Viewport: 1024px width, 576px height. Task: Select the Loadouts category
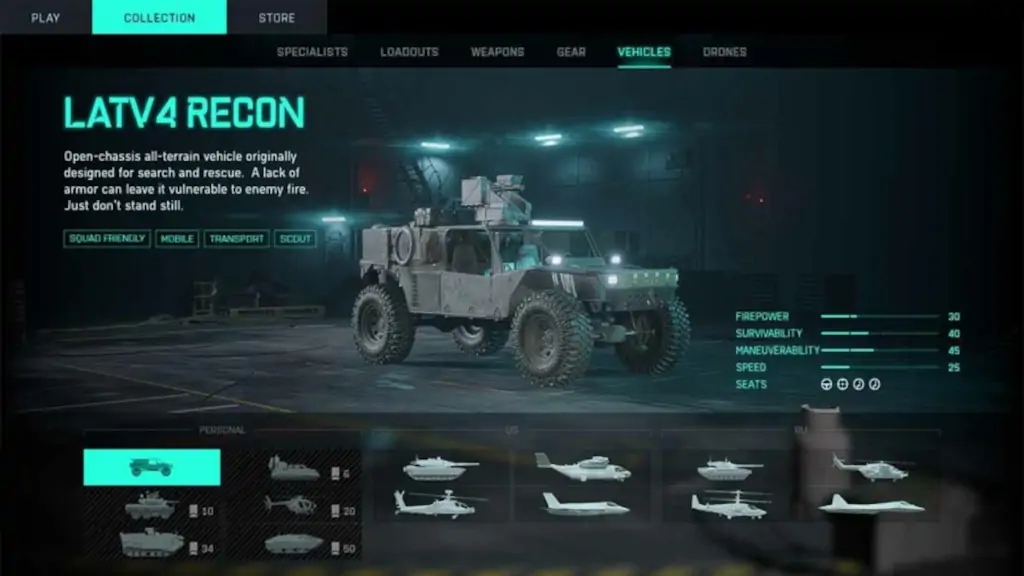[x=409, y=52]
